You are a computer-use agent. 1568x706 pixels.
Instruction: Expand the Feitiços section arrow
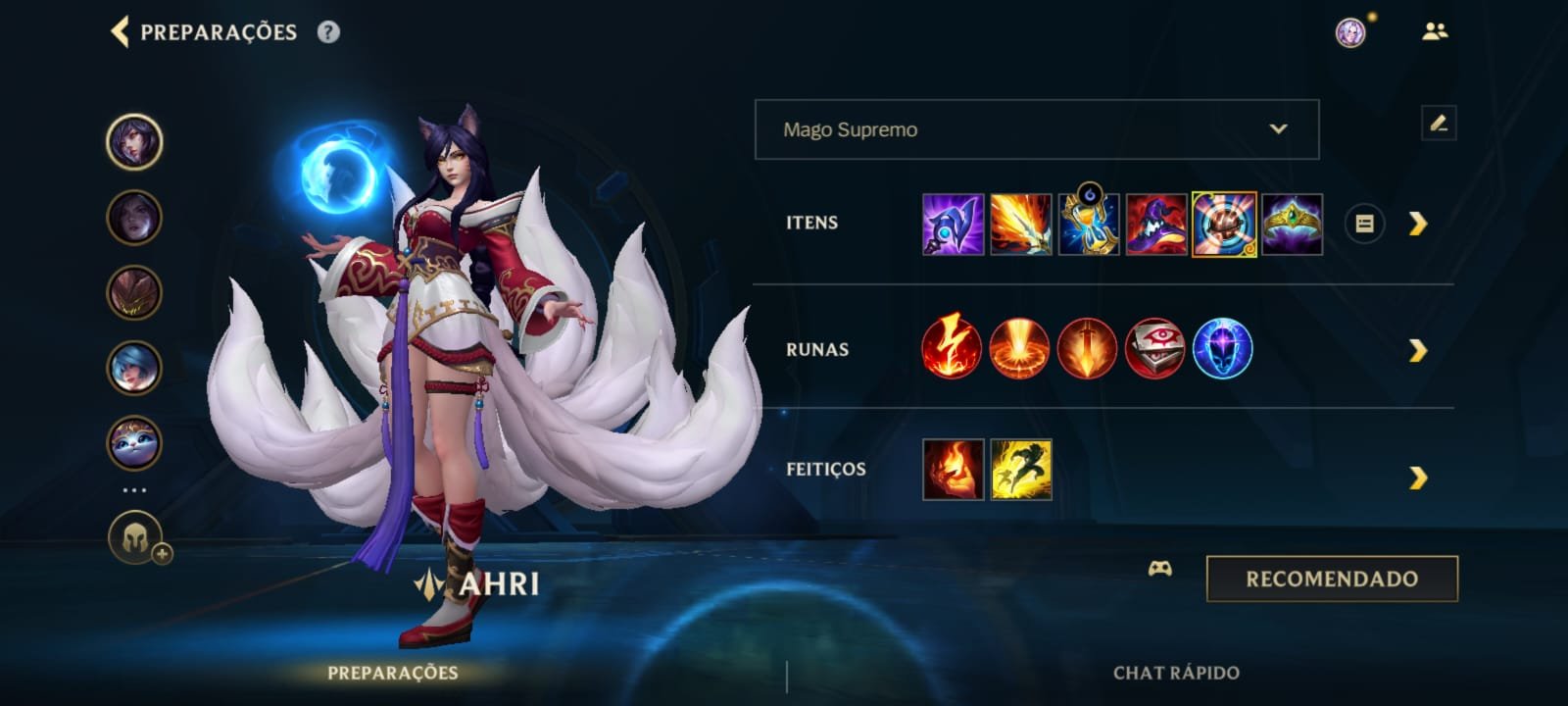[x=1417, y=478]
